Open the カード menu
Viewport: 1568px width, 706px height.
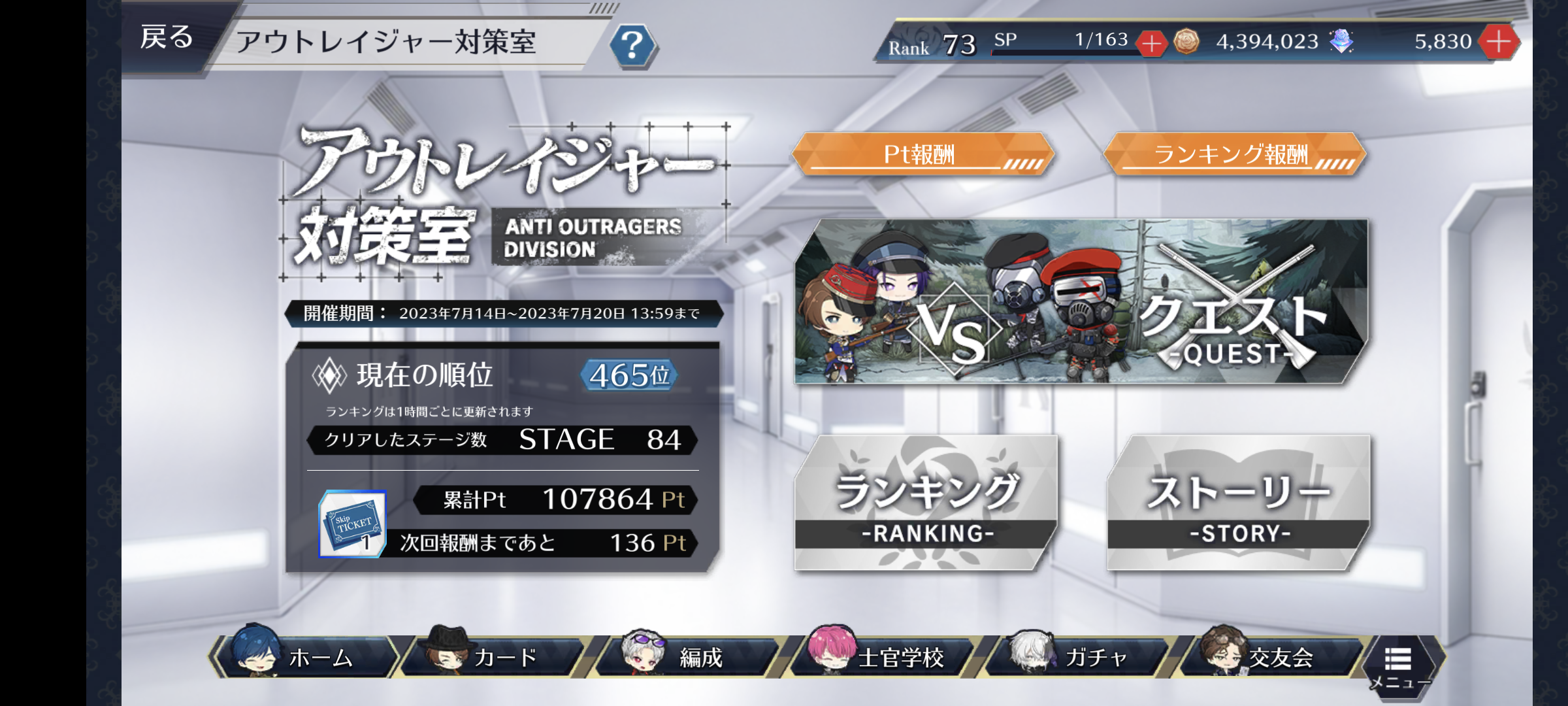[494, 656]
